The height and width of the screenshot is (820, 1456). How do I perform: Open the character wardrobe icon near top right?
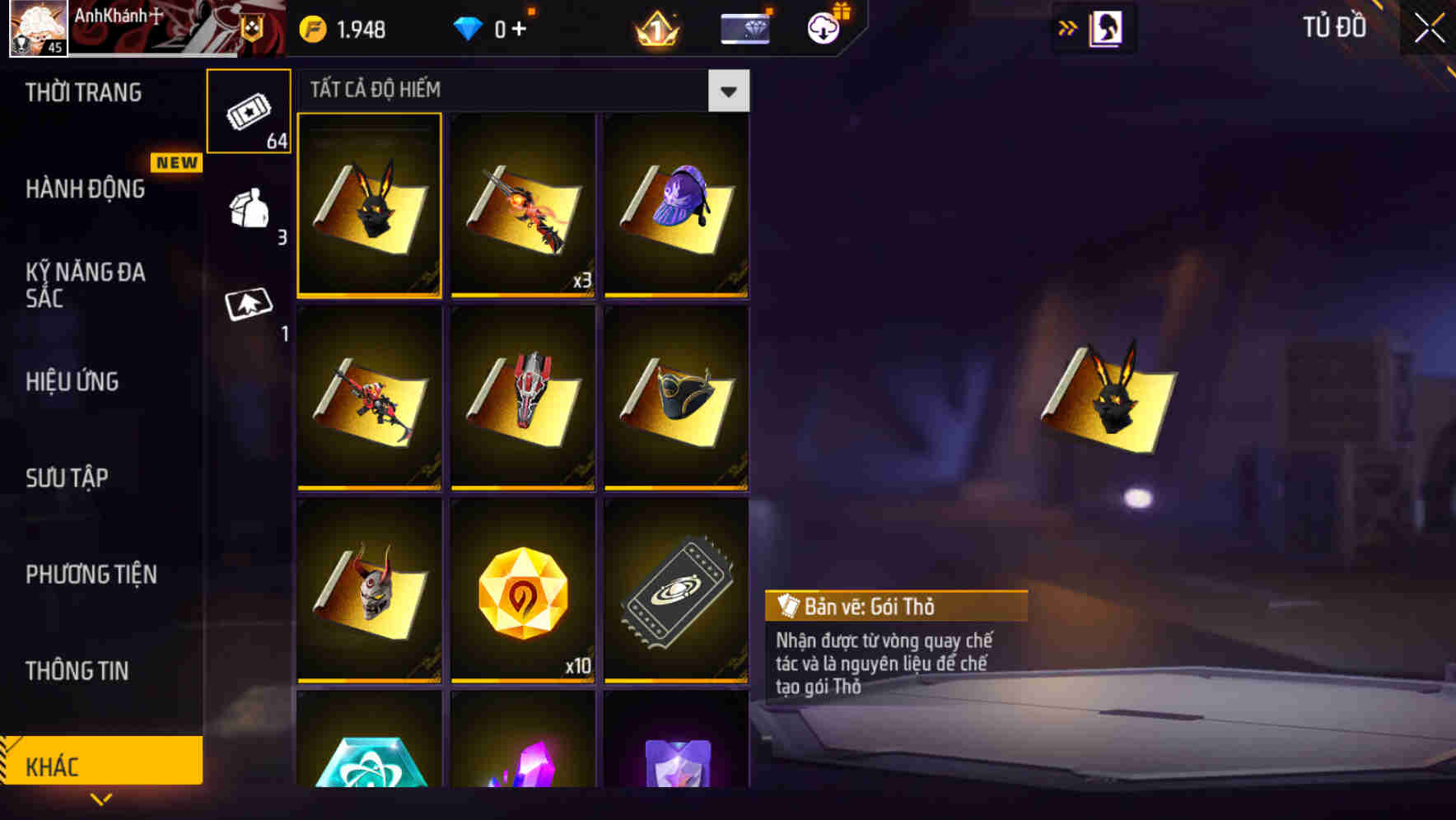(1105, 27)
